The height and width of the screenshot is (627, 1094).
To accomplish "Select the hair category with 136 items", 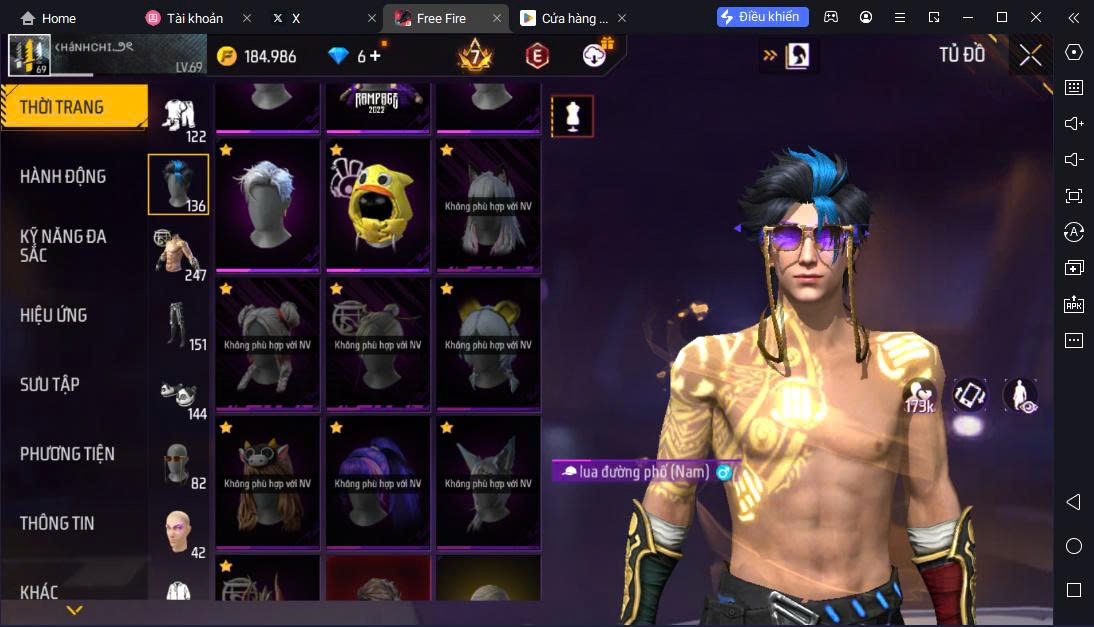I will click(178, 184).
